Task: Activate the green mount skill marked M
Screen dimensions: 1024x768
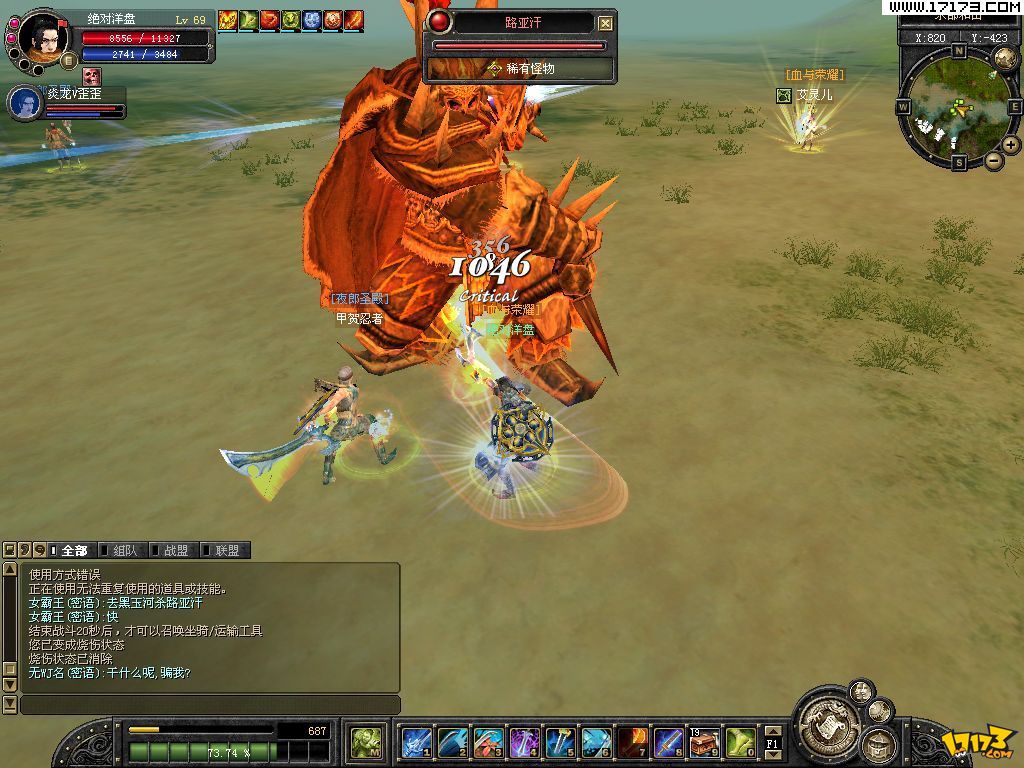Action: pos(365,743)
